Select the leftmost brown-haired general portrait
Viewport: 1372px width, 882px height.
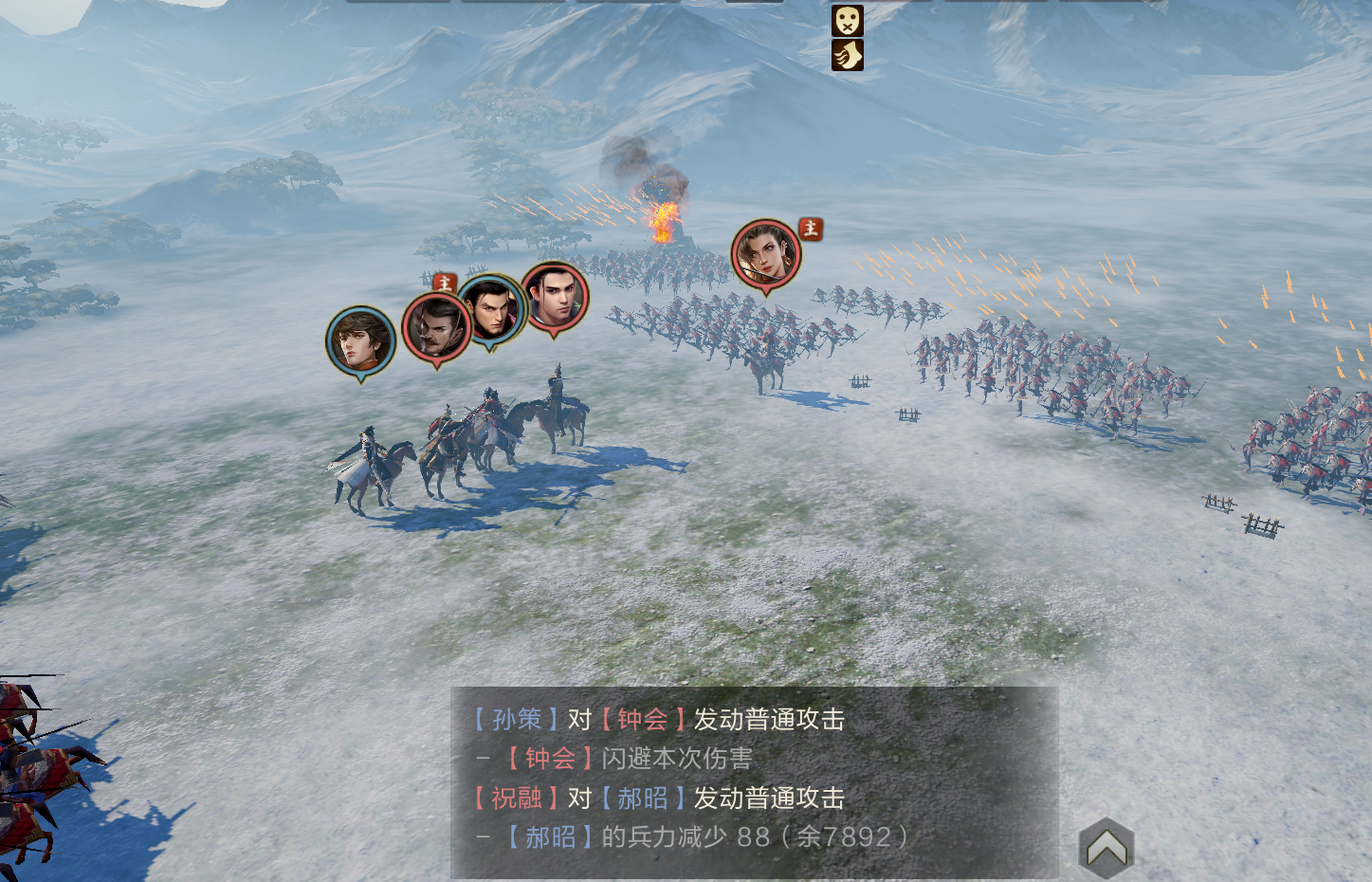point(360,340)
